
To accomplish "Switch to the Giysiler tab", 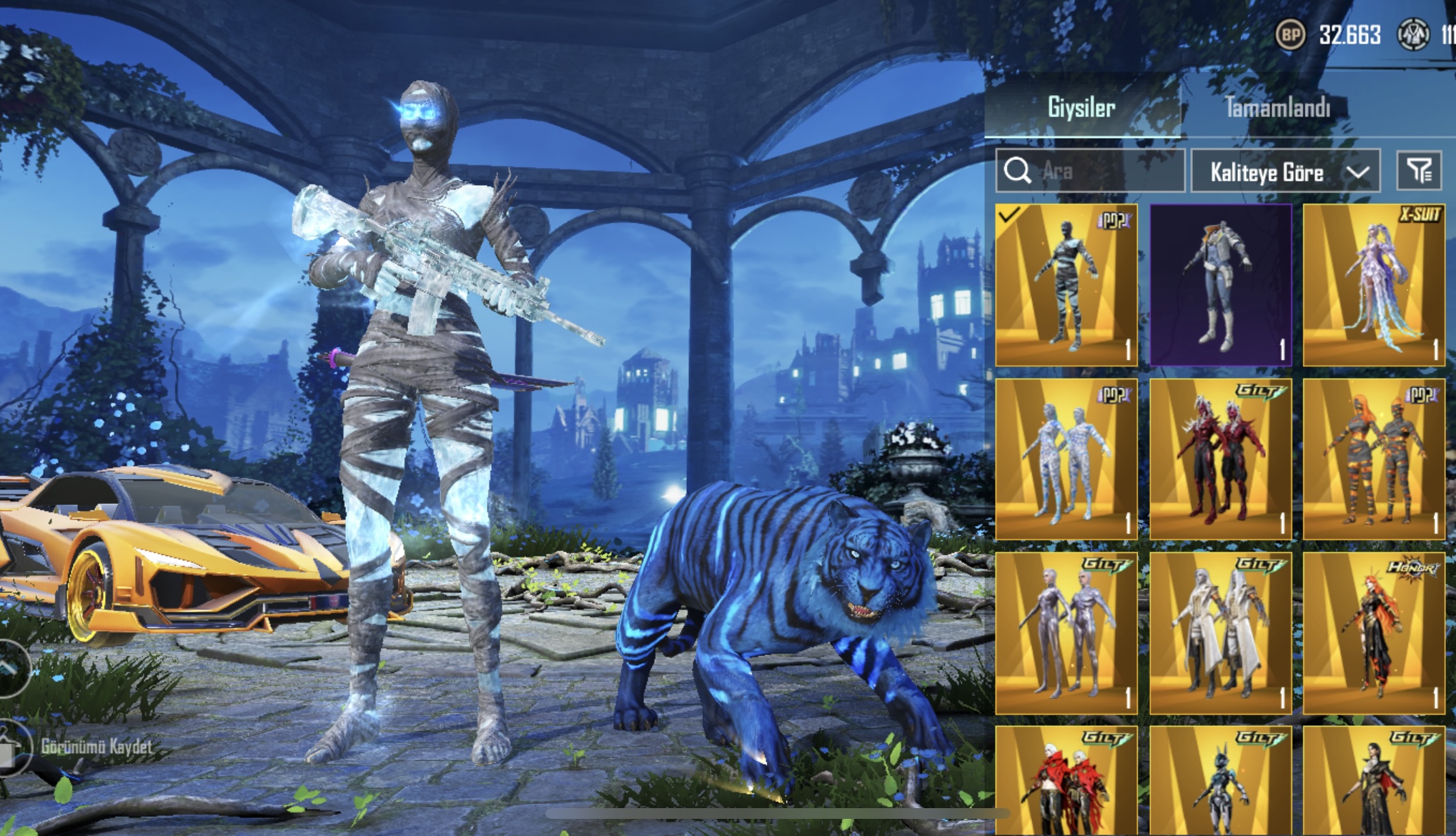I will (1081, 108).
